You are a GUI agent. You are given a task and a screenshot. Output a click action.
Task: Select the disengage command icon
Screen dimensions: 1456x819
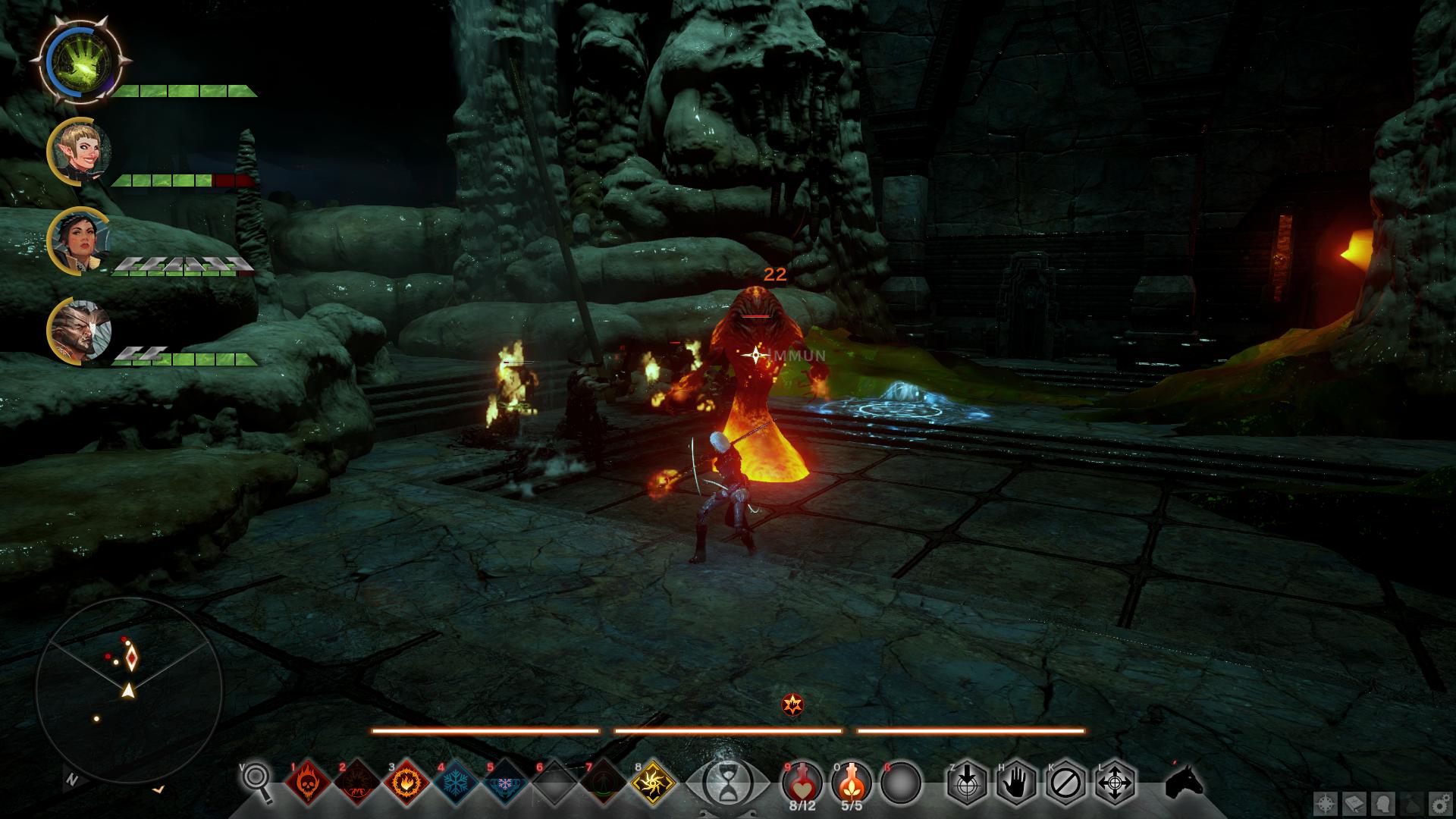tap(1065, 781)
